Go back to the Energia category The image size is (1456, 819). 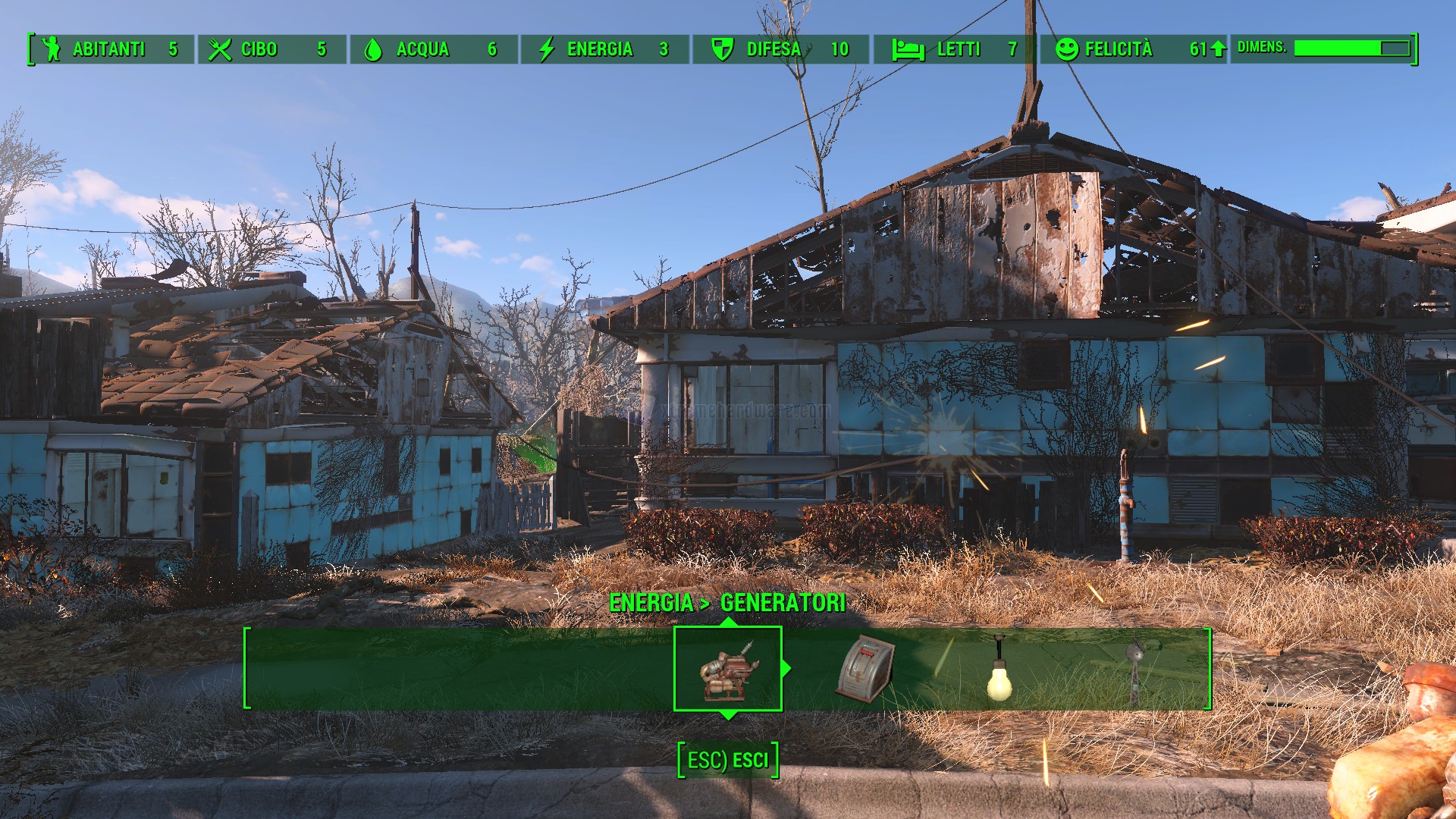(x=651, y=603)
